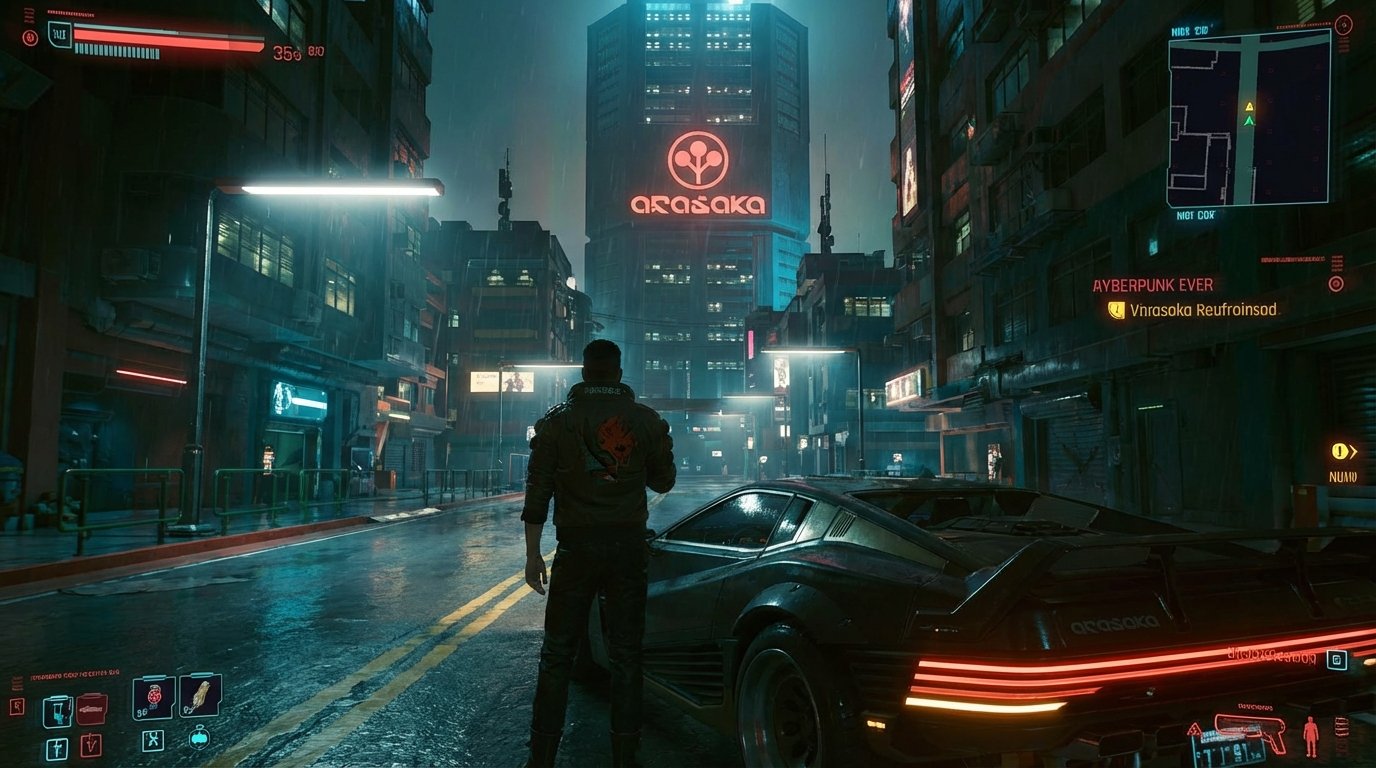
Task: Select the red healing inhaler quickslot
Action: click(92, 709)
